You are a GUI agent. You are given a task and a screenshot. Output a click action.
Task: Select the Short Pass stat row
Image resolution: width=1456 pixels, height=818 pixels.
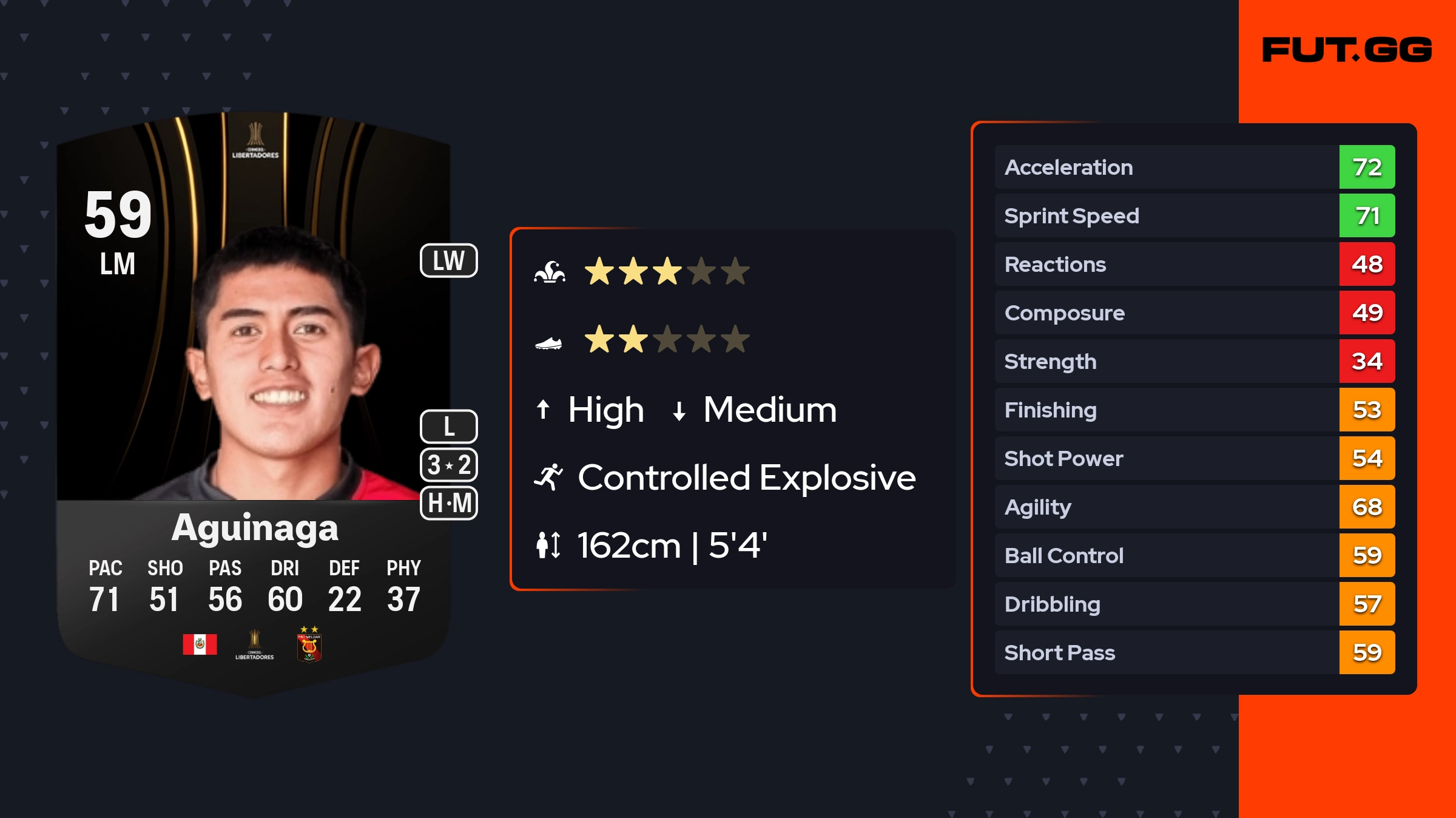click(1194, 652)
